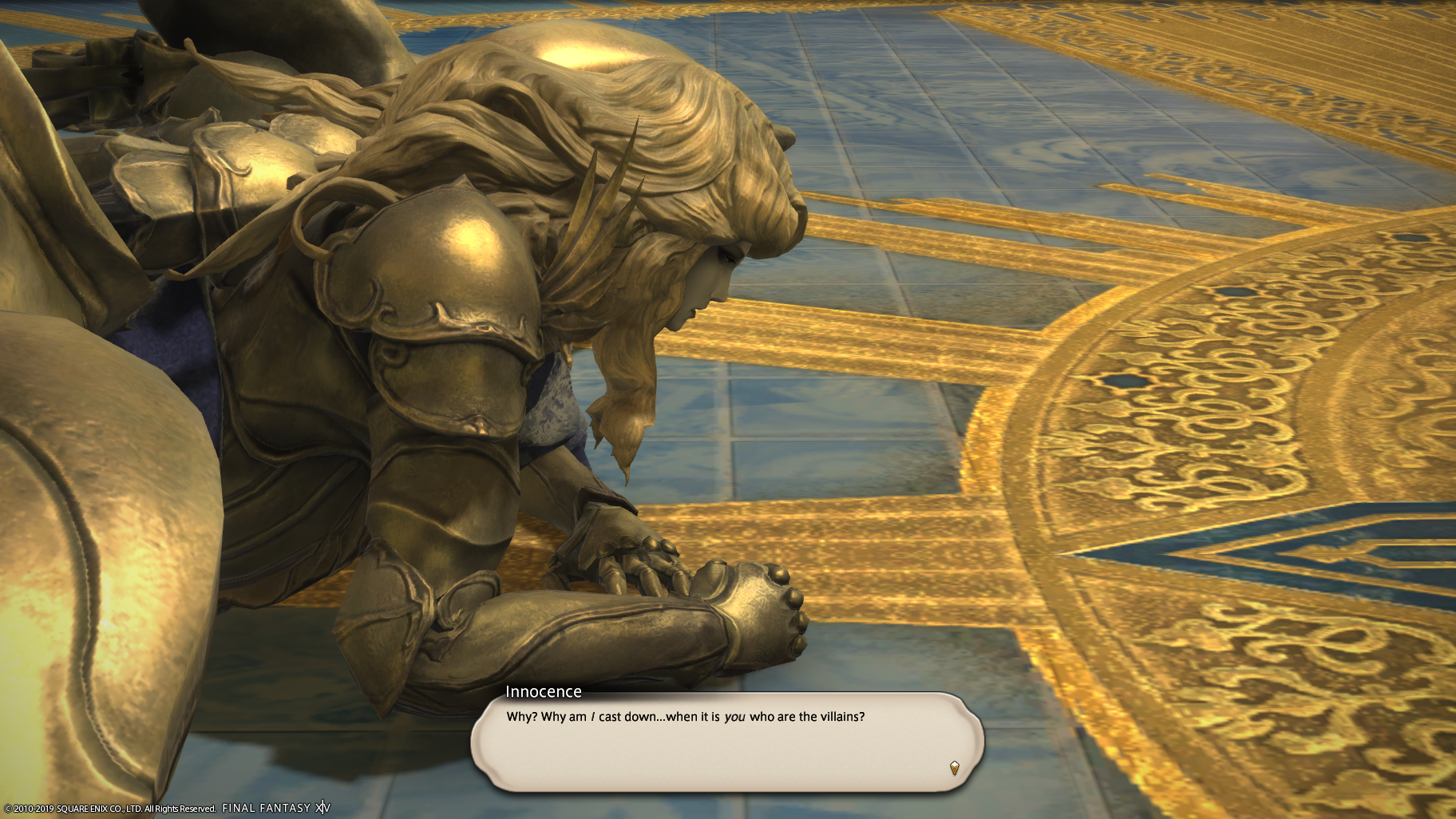The height and width of the screenshot is (819, 1456).
Task: Click the dialogue line about villains
Action: tap(685, 717)
